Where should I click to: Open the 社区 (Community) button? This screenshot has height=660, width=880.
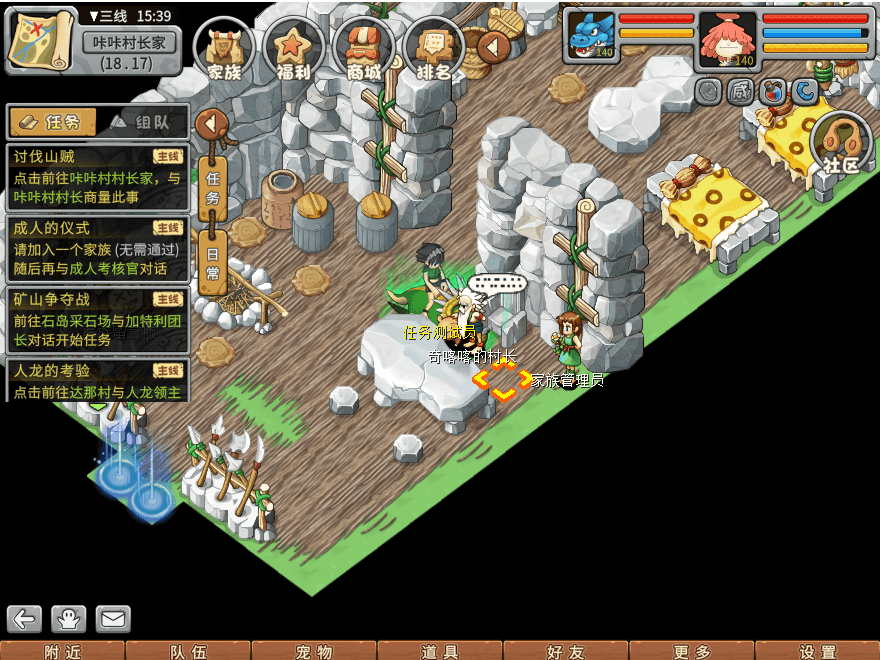pos(841,146)
